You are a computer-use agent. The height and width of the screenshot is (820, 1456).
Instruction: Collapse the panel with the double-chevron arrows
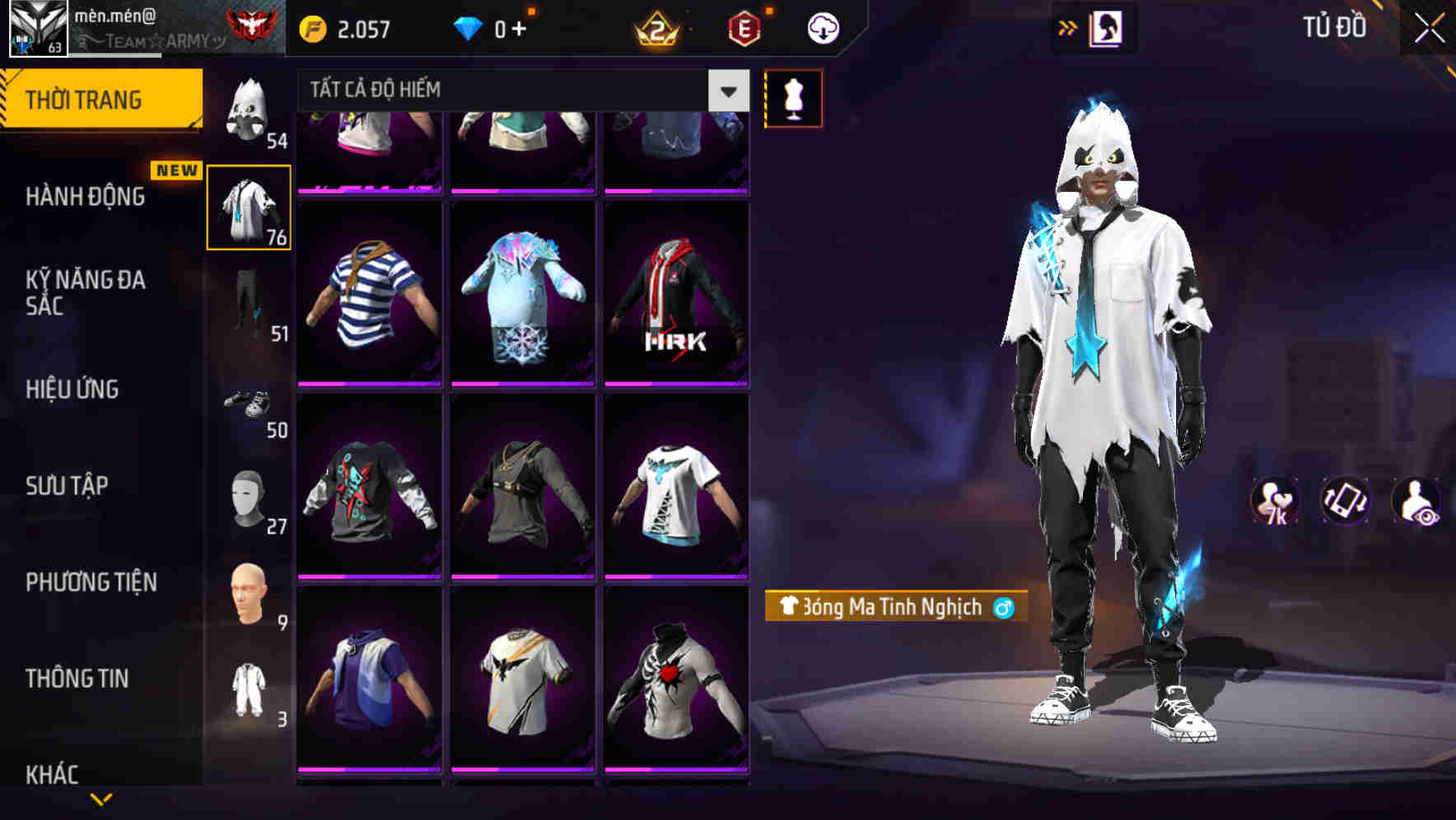[x=1066, y=27]
